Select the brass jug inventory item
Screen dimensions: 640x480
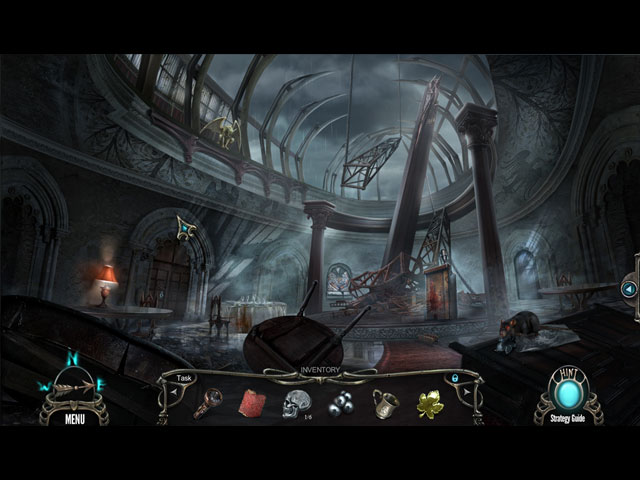pyautogui.click(x=387, y=403)
